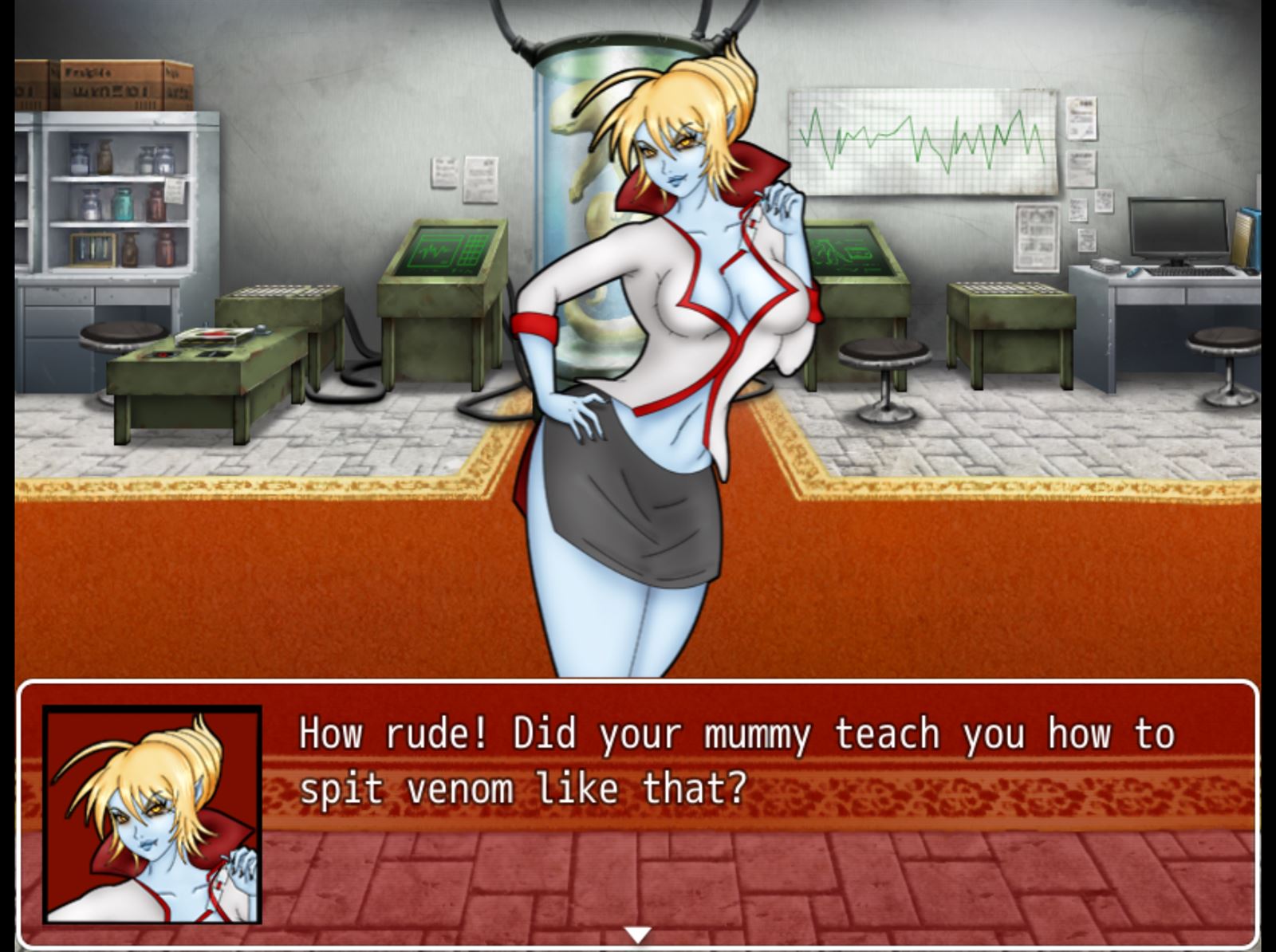Click the test tube rack on the bottom shelf
Screen dimensions: 1276x952
[94, 248]
